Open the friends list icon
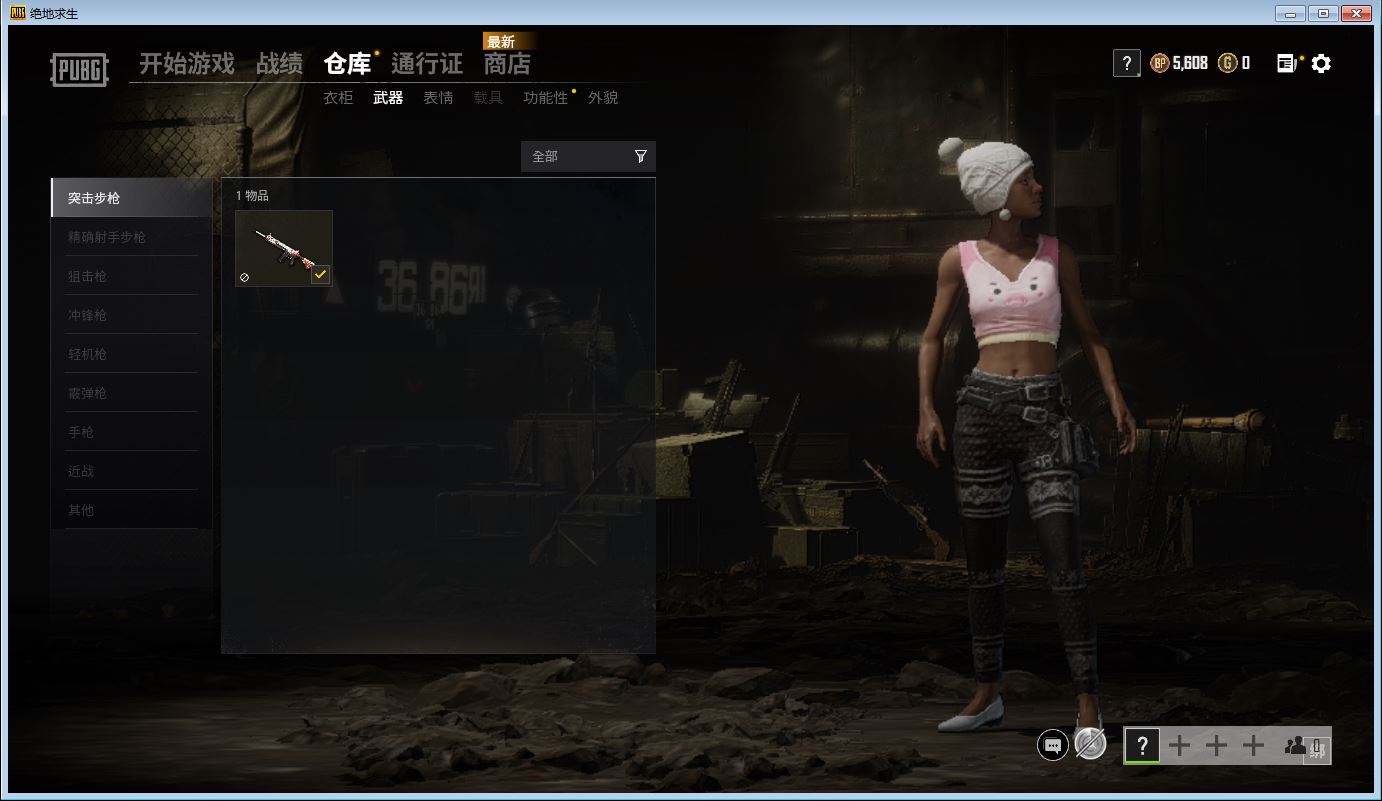 pos(1297,745)
